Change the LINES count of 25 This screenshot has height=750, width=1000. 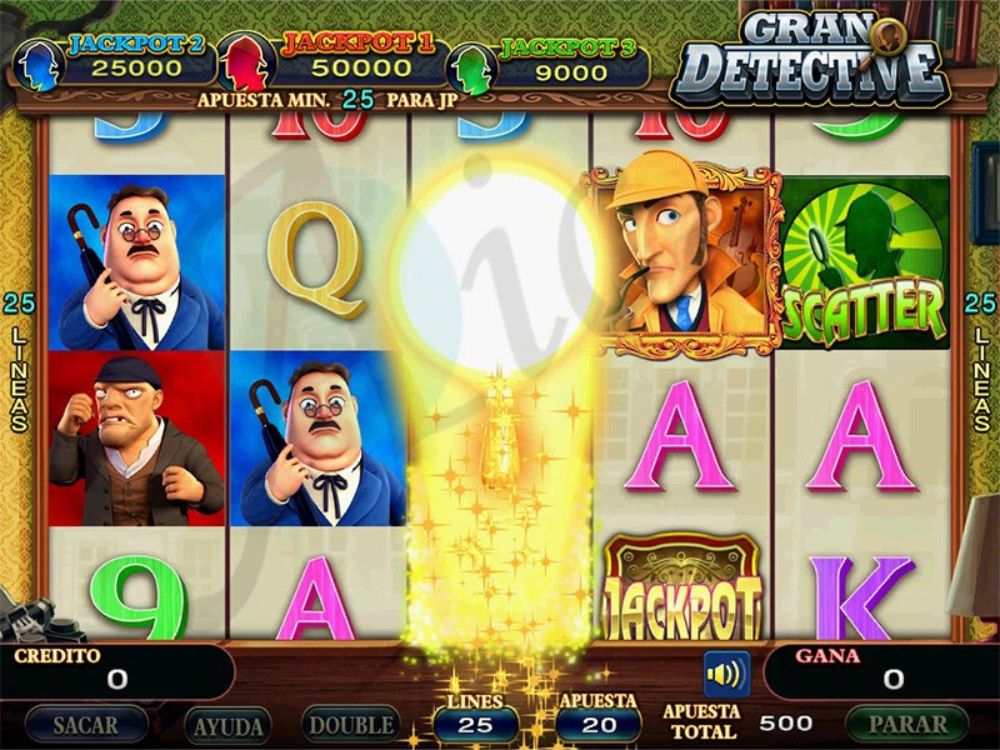[x=475, y=724]
